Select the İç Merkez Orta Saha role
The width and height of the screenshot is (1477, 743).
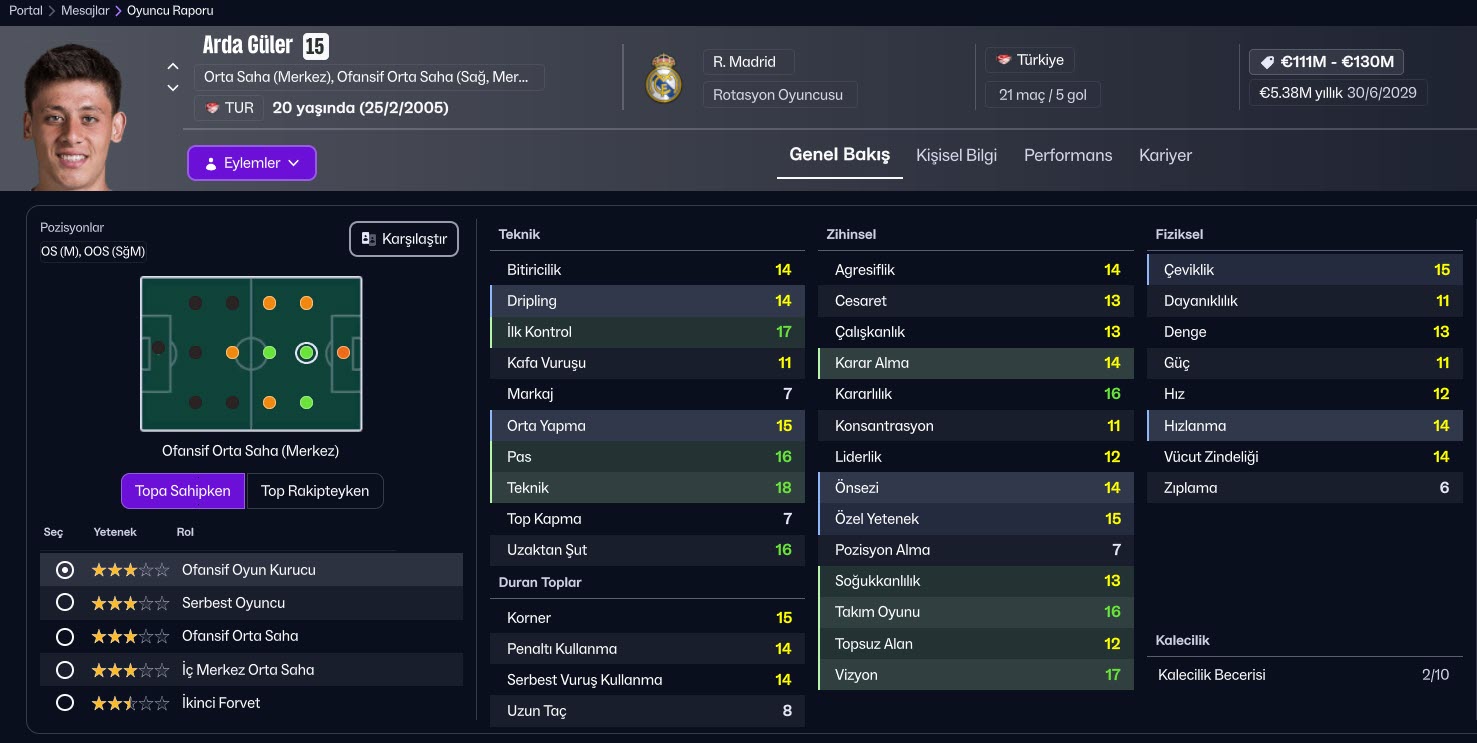(65, 670)
